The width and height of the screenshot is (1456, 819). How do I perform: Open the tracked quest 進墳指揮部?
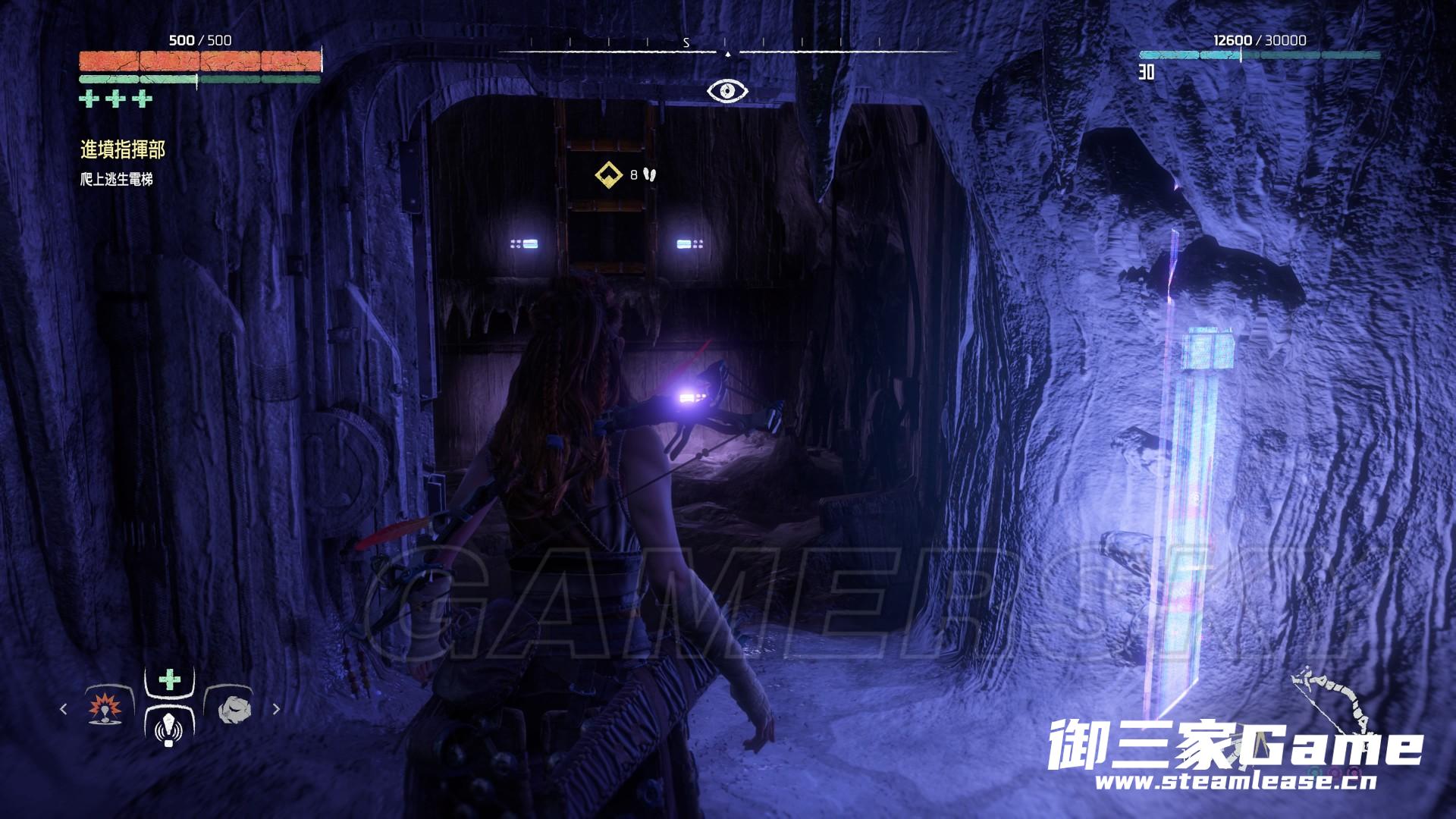coord(123,150)
